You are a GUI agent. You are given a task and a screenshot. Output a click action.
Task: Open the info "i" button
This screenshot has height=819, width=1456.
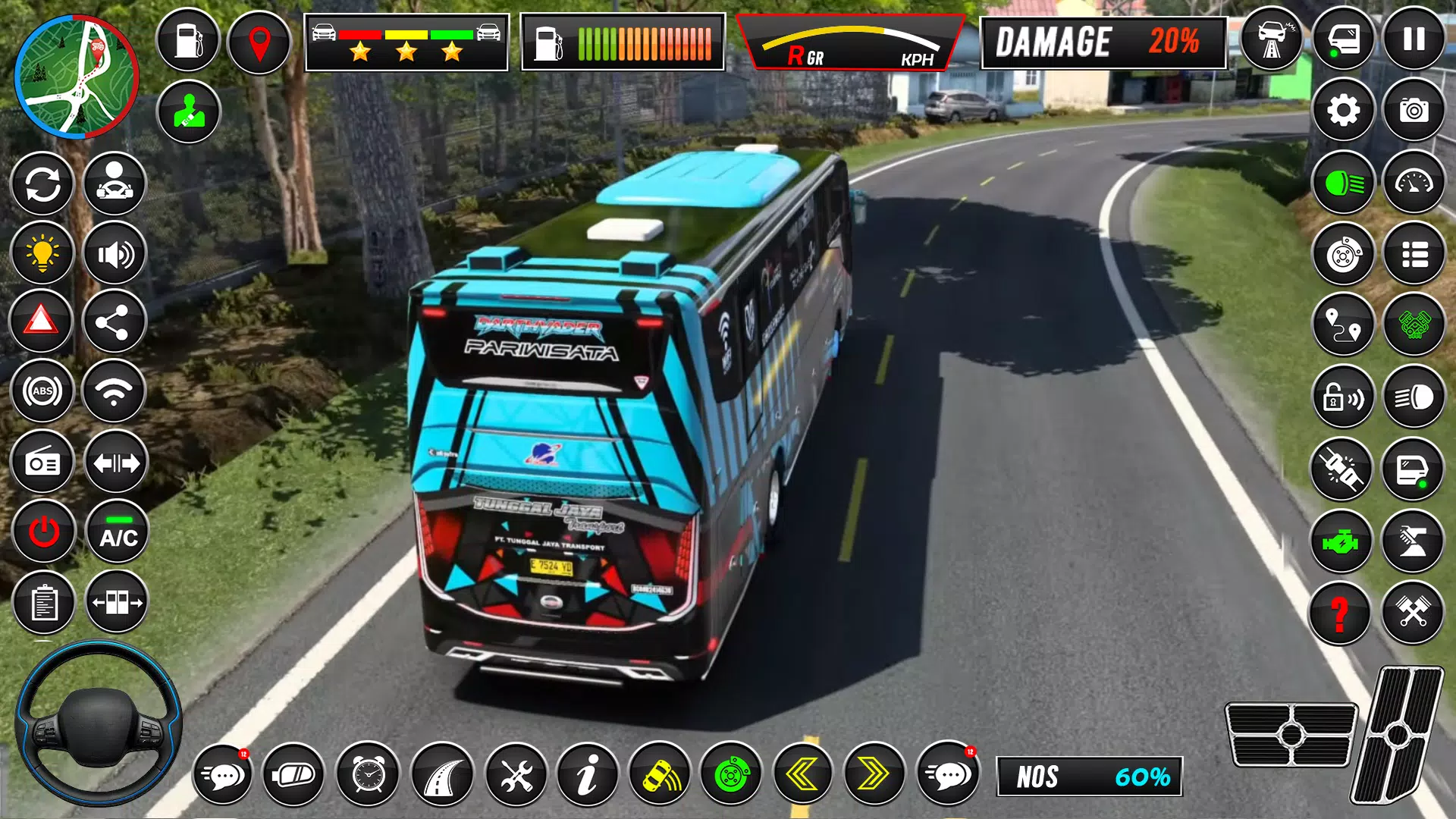click(587, 774)
